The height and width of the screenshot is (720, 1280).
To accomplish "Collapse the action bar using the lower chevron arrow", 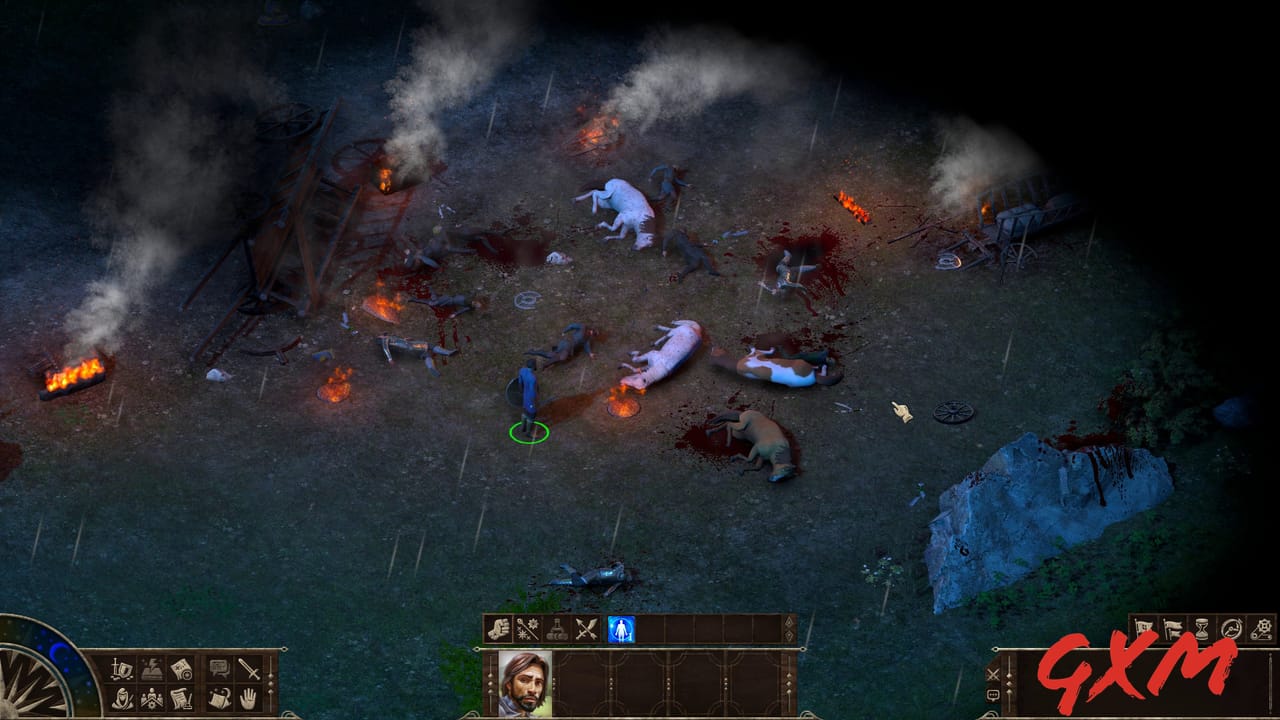I will 788,635.
